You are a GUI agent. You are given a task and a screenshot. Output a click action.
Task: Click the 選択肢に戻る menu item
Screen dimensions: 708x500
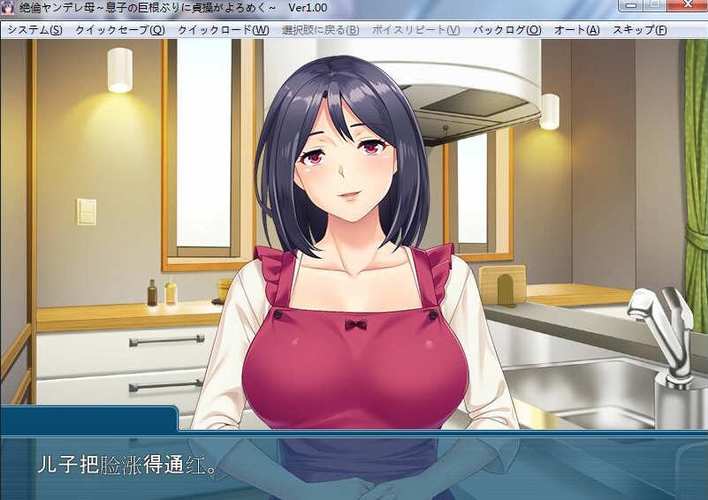coord(320,30)
